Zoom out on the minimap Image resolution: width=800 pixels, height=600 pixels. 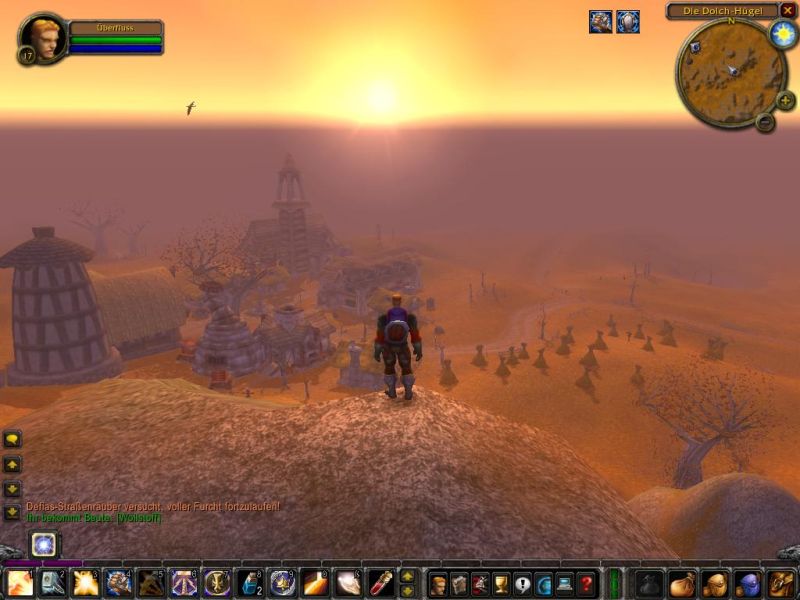765,122
